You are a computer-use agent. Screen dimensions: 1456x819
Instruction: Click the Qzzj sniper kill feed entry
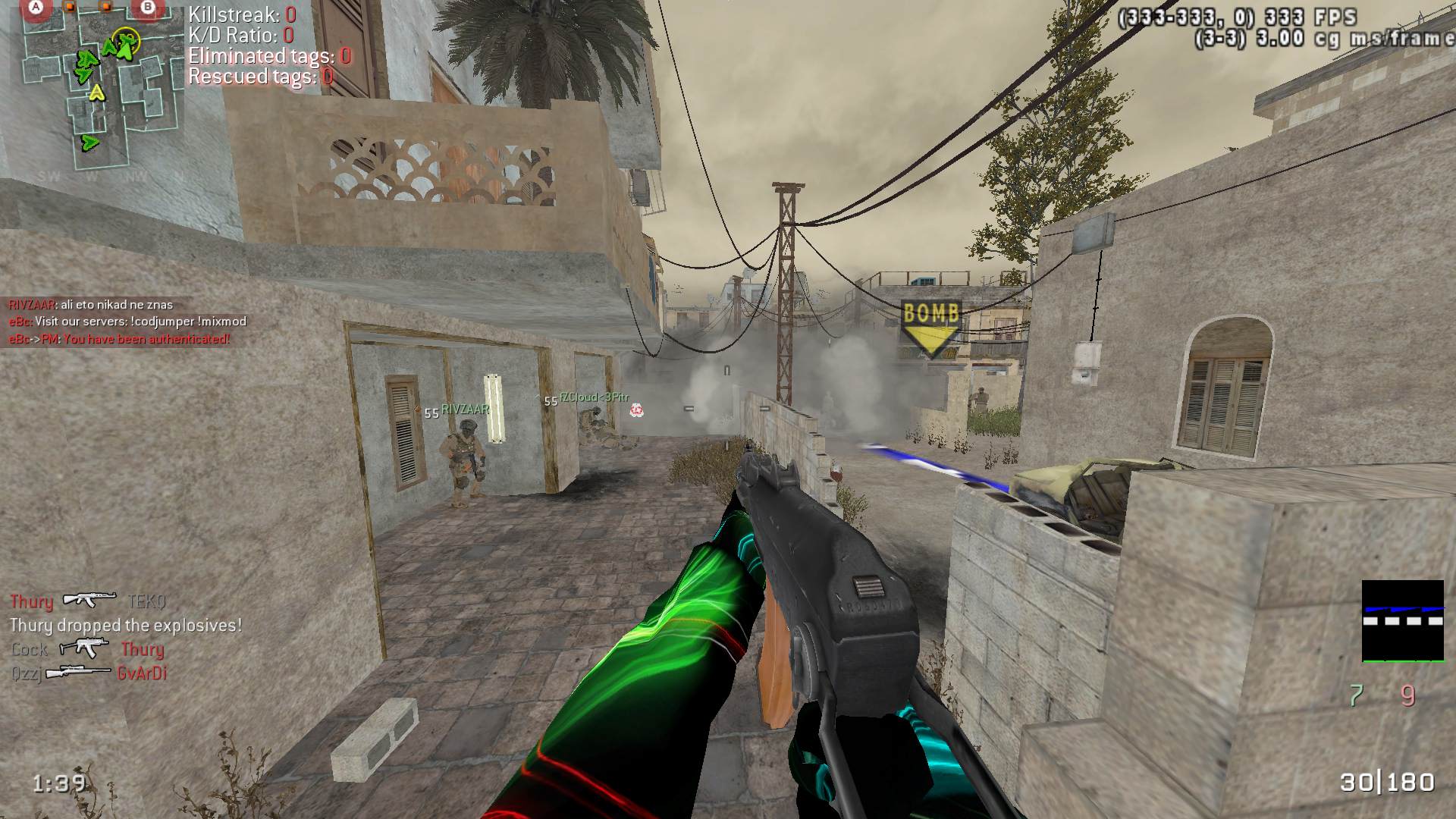tap(89, 673)
